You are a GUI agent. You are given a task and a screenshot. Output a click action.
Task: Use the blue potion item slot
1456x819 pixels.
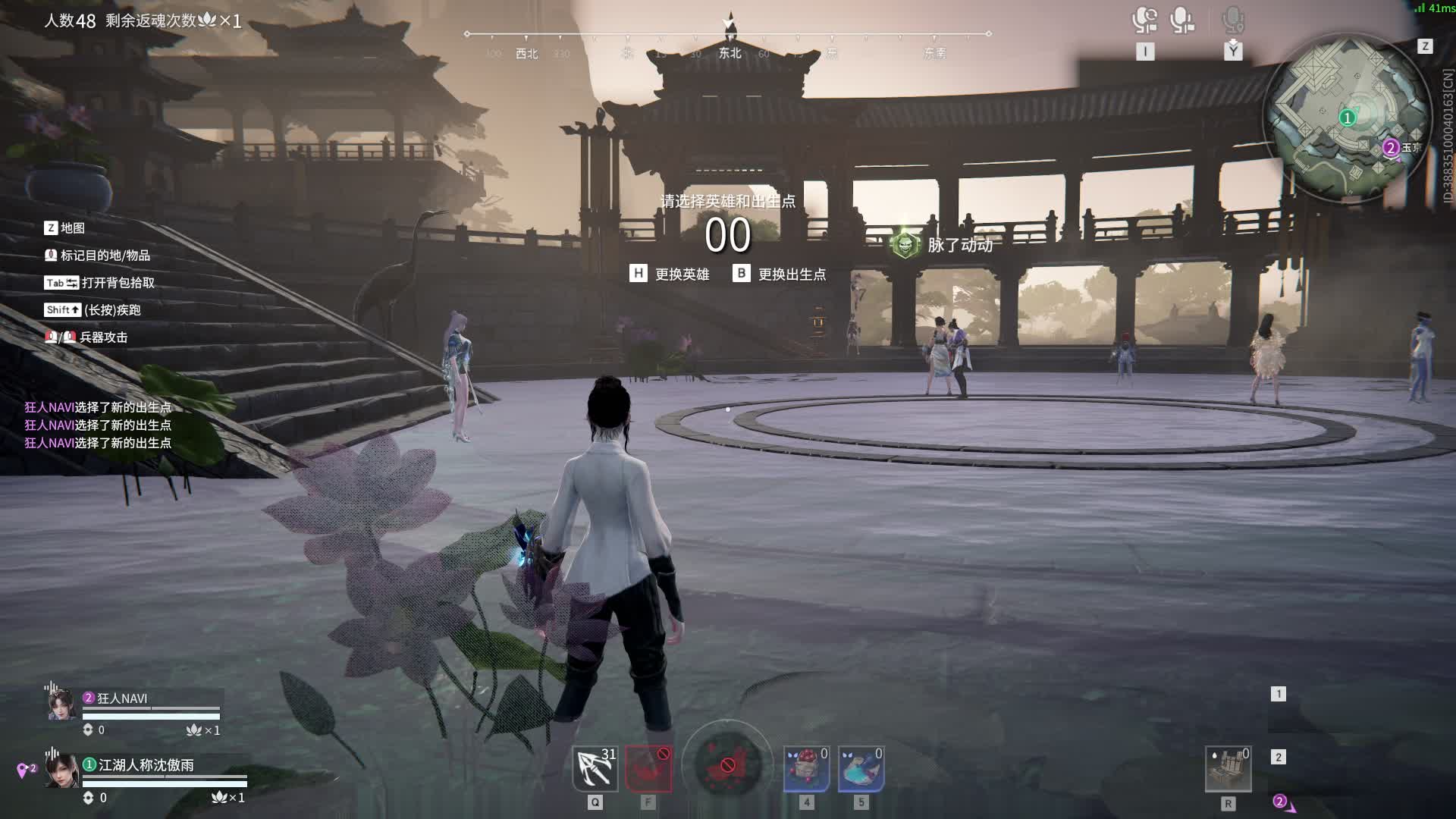click(x=861, y=769)
